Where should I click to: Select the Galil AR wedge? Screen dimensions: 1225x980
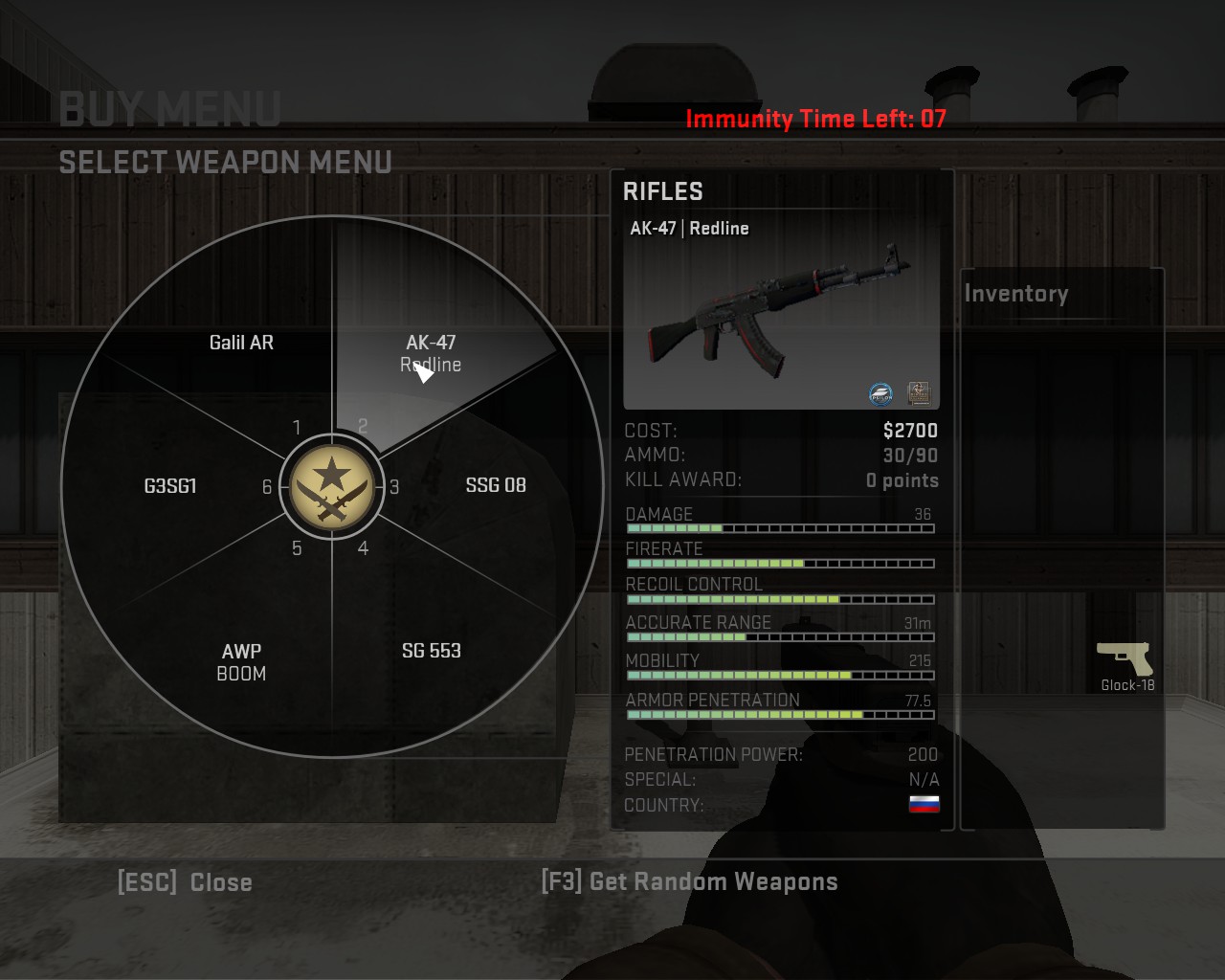pyautogui.click(x=241, y=343)
